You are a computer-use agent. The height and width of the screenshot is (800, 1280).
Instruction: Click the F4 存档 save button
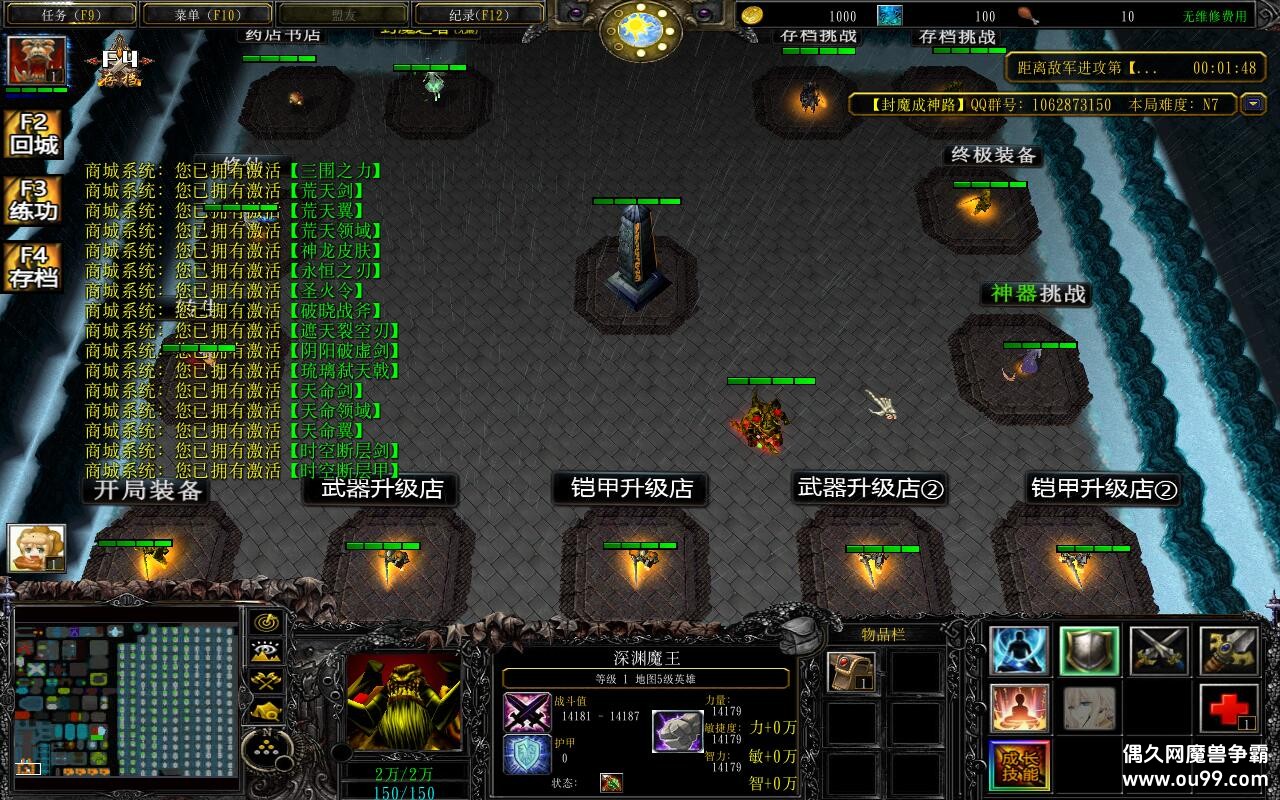pos(34,268)
